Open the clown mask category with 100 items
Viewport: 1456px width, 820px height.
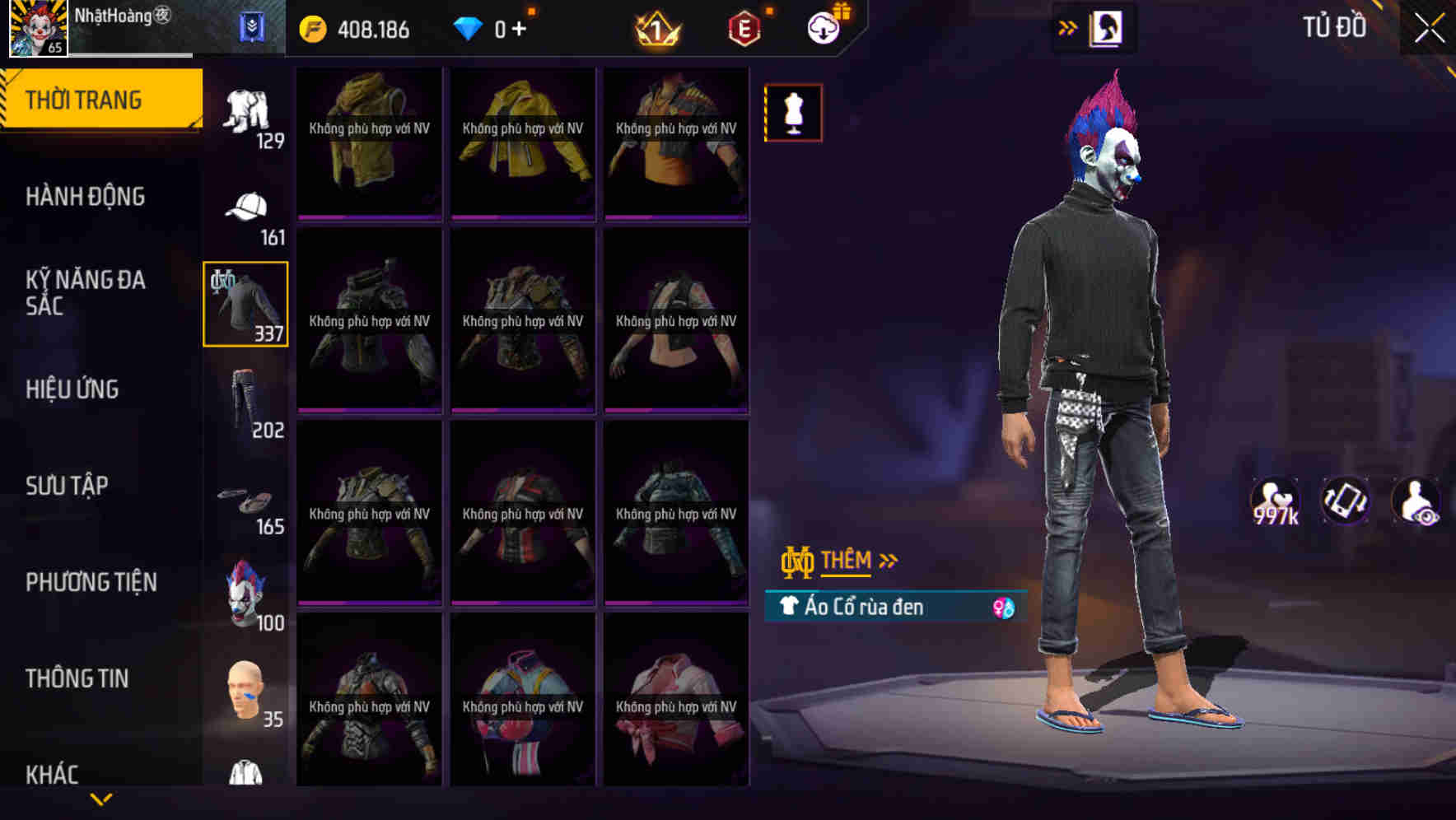pos(245,591)
